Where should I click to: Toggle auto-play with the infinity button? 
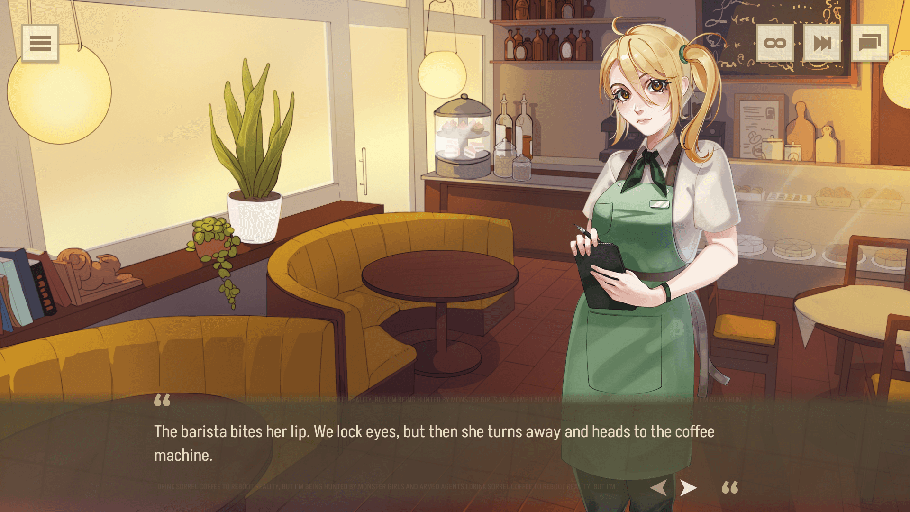coord(774,43)
